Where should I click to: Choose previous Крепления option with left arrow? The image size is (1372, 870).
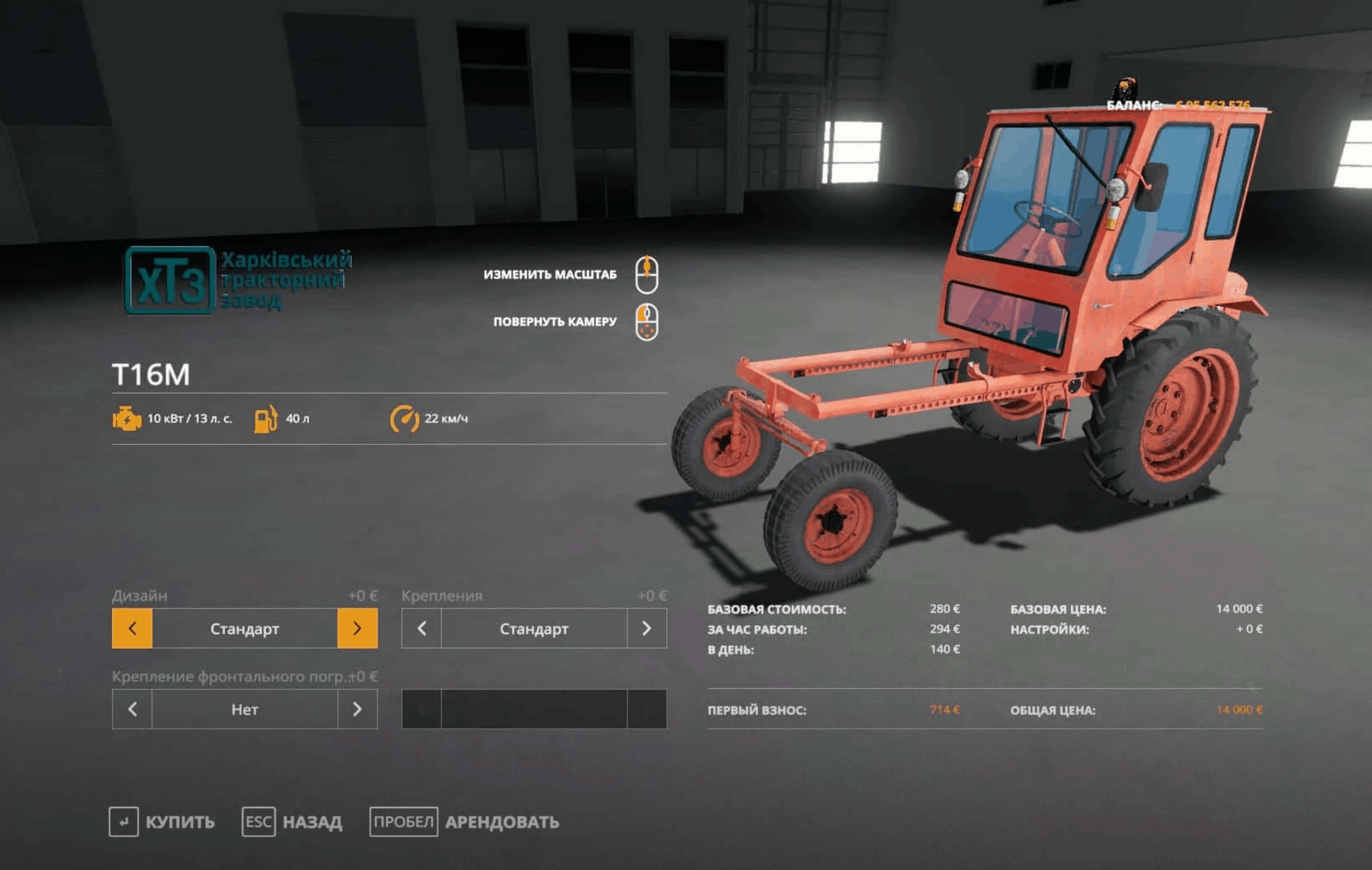coord(422,629)
